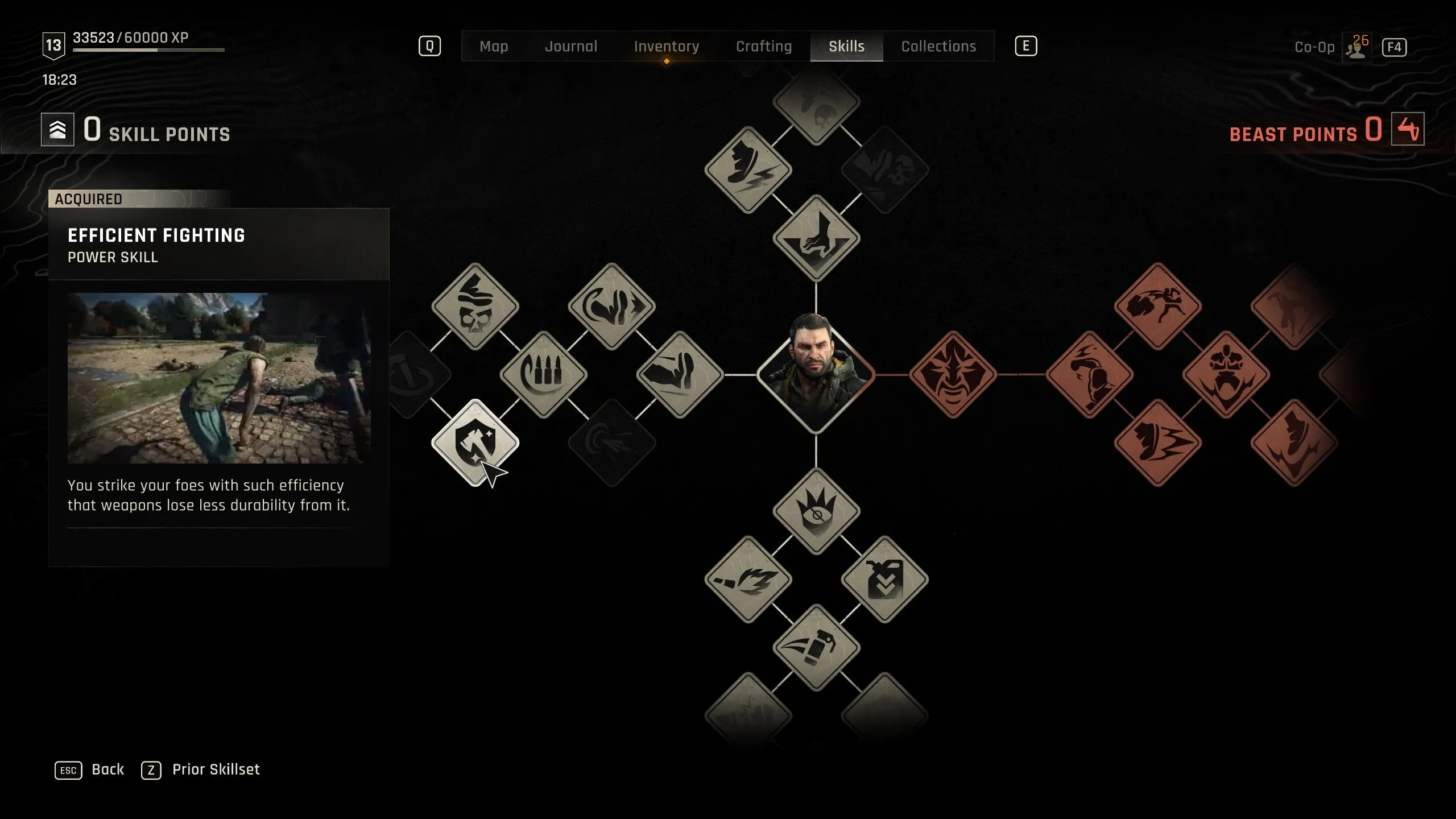Open the Co-Op players panel

tap(1356, 47)
